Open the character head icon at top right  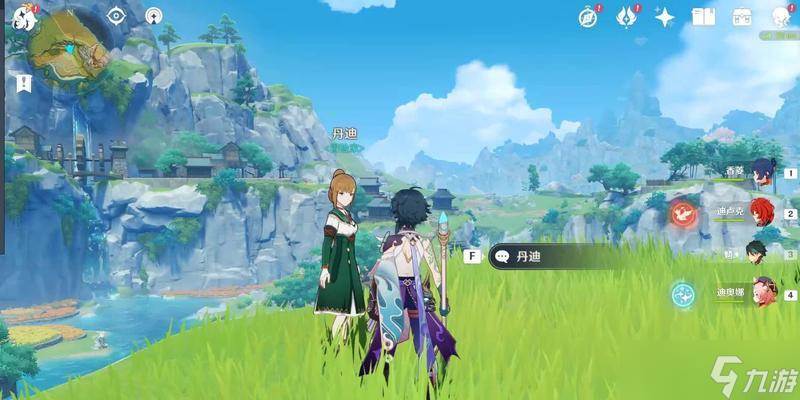pos(780,16)
